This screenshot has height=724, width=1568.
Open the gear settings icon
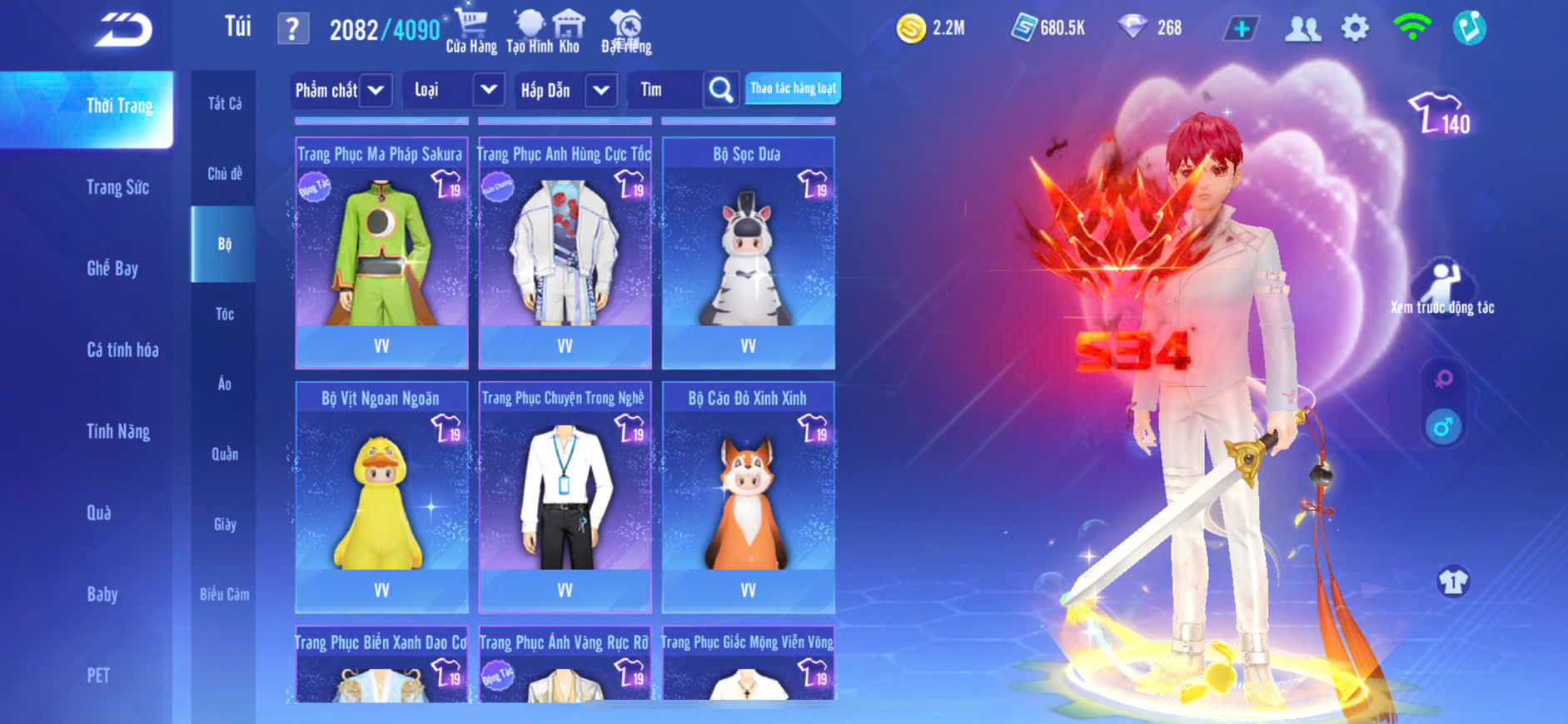click(x=1355, y=28)
